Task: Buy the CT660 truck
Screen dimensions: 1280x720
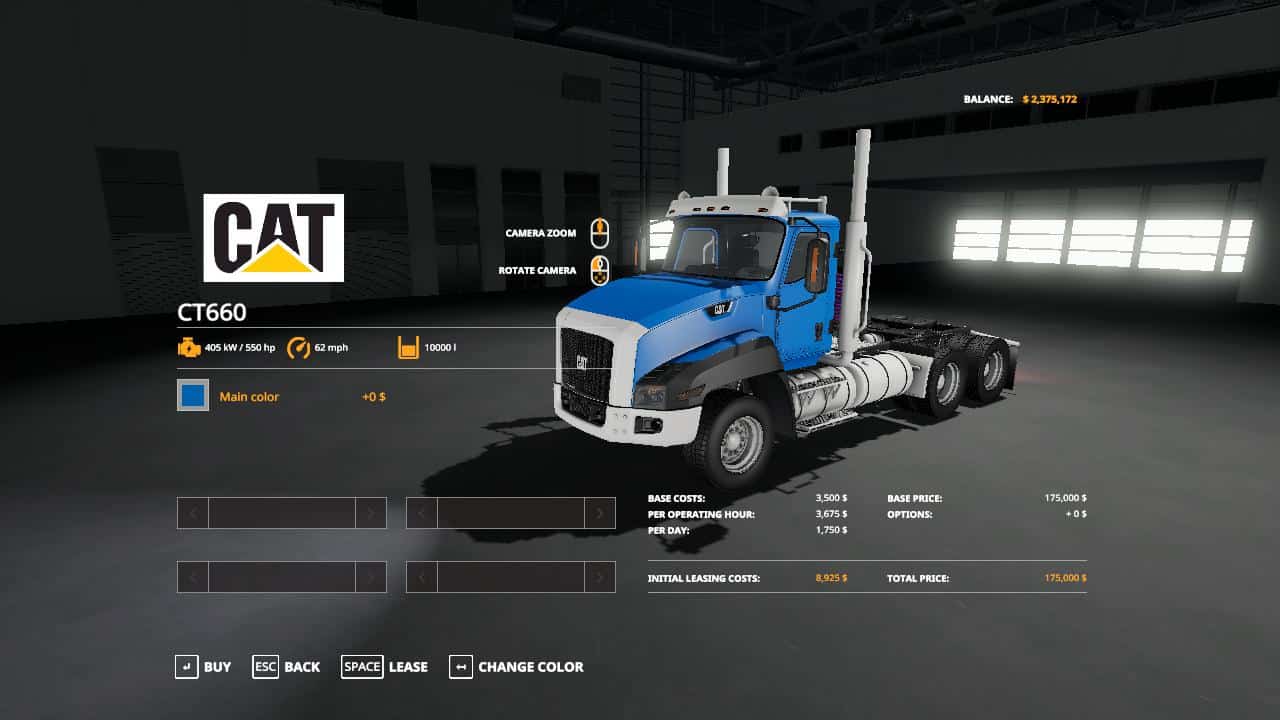Action: click(203, 667)
